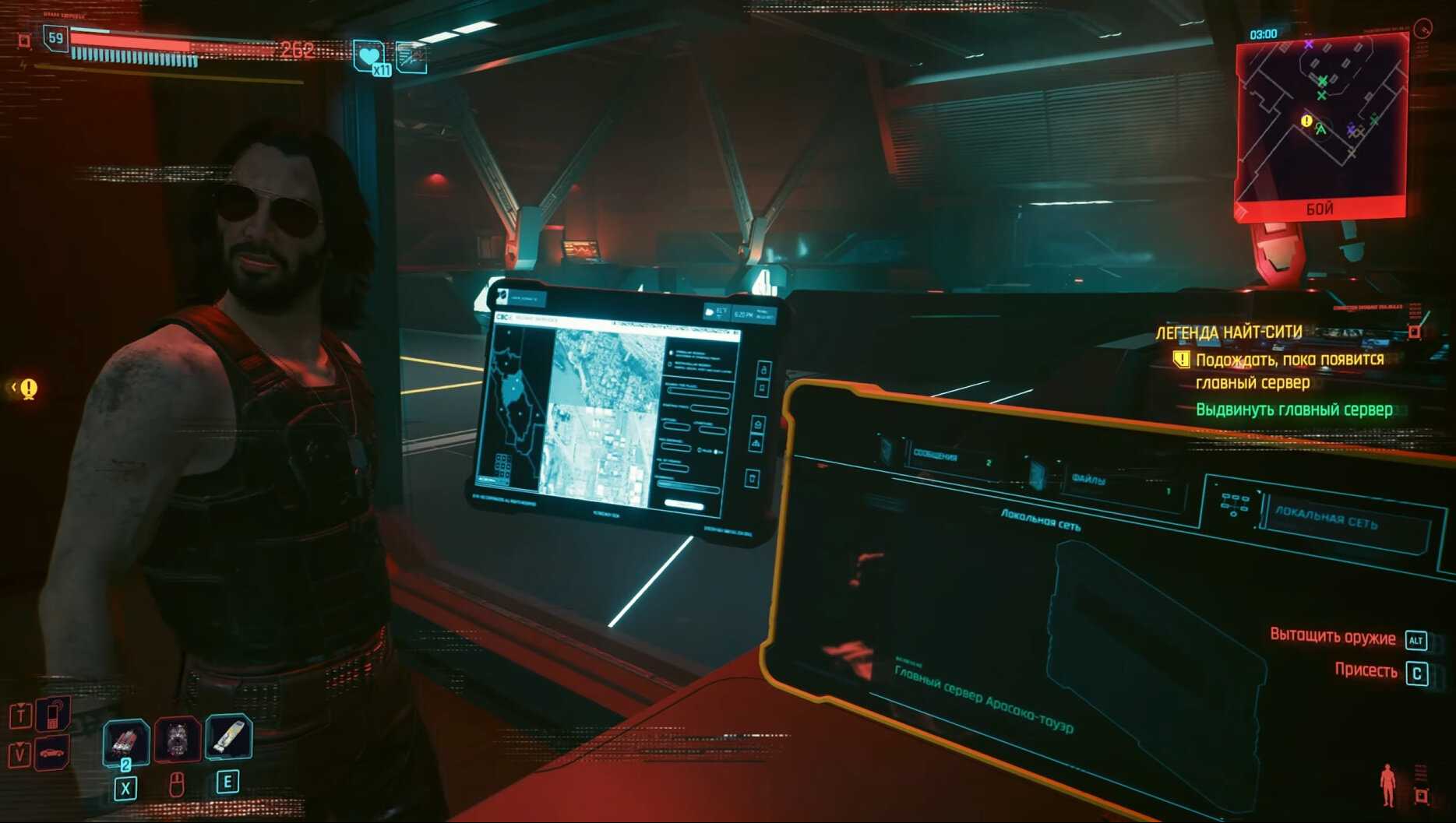Select the grenade quick slot

[125, 740]
